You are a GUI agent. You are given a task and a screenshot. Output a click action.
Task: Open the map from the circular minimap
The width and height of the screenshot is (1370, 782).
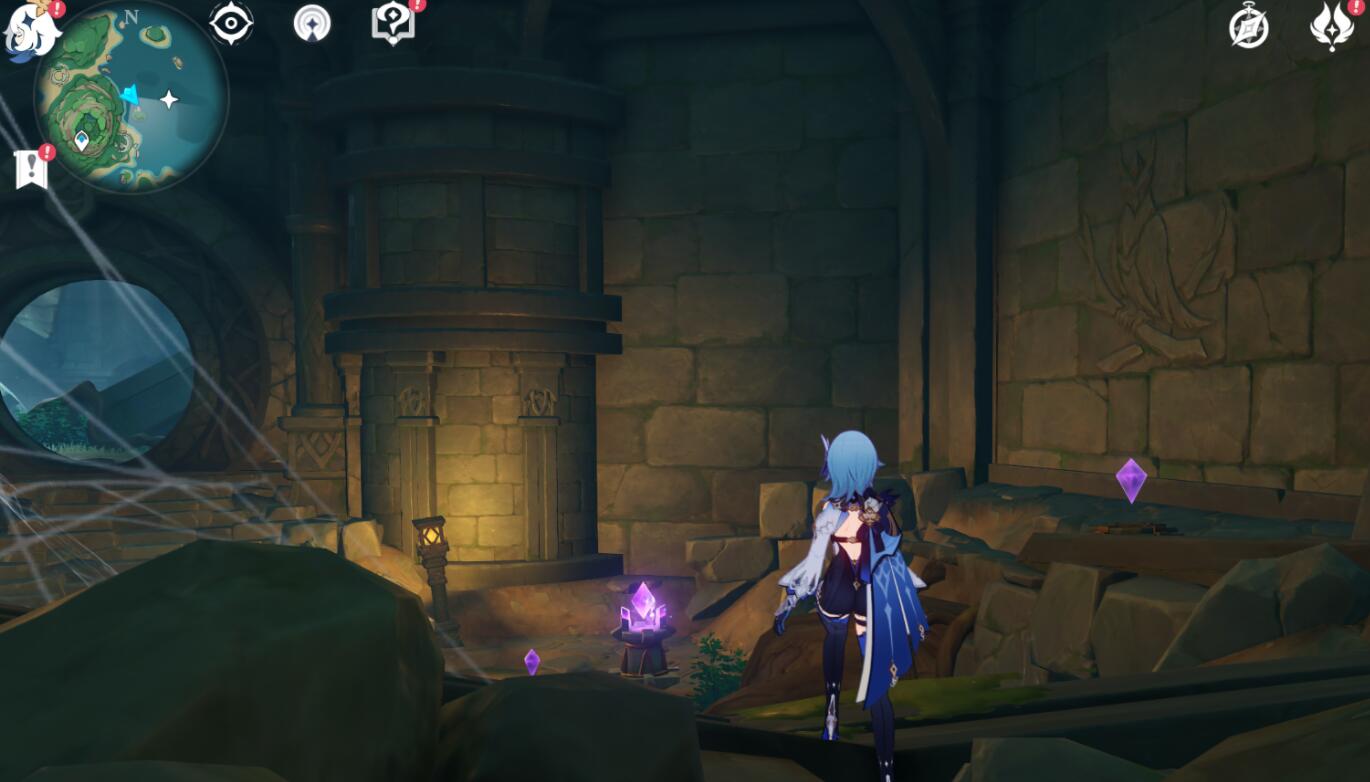131,97
